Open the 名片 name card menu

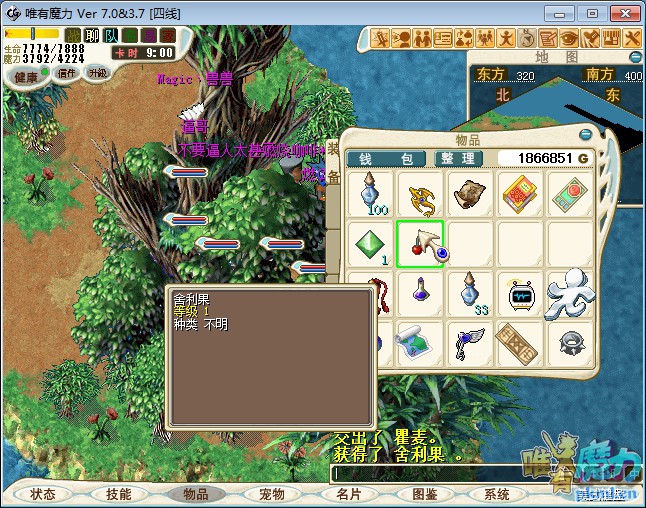click(348, 494)
